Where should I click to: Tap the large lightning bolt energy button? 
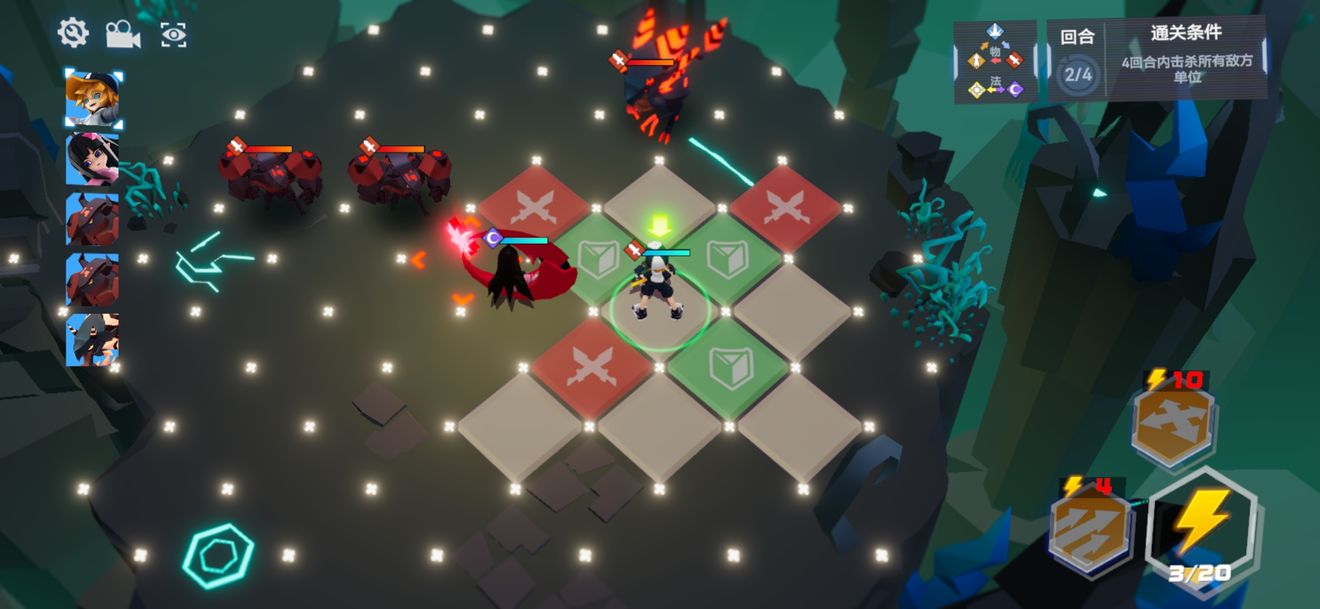point(1201,525)
